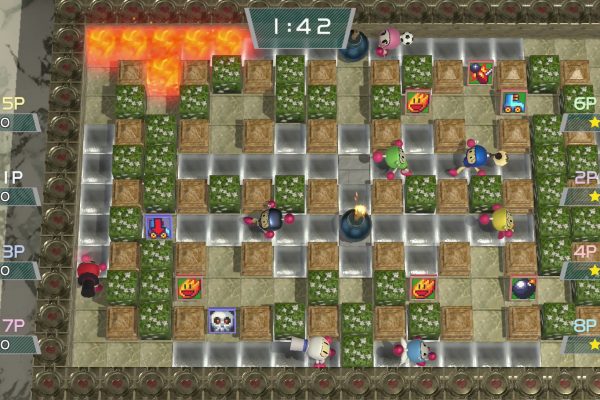The image size is (600, 400).
Task: Click the 3P player panel
Action: pyautogui.click(x=17, y=261)
